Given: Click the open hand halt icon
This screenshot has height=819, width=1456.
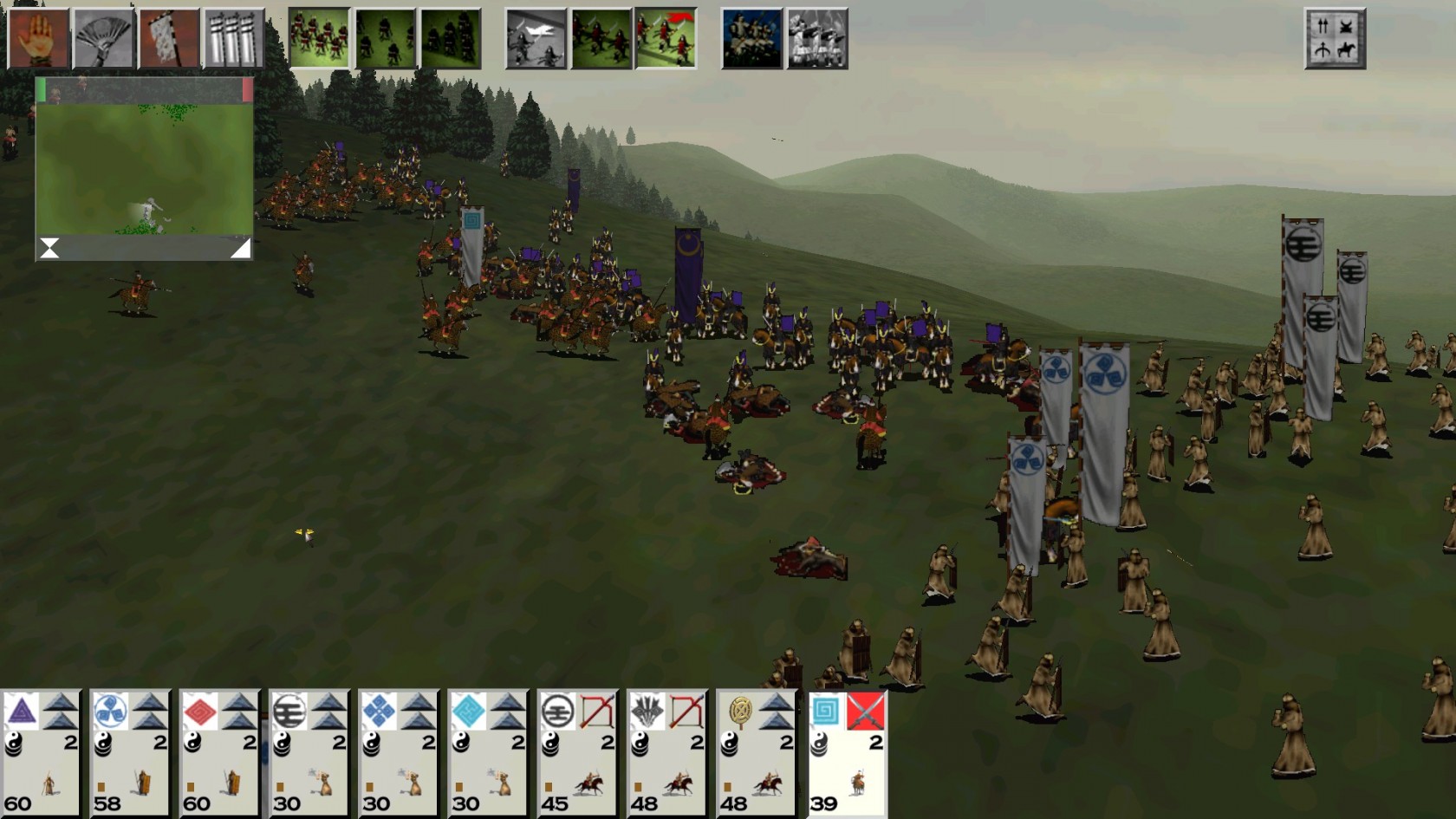Looking at the screenshot, I should (38, 39).
